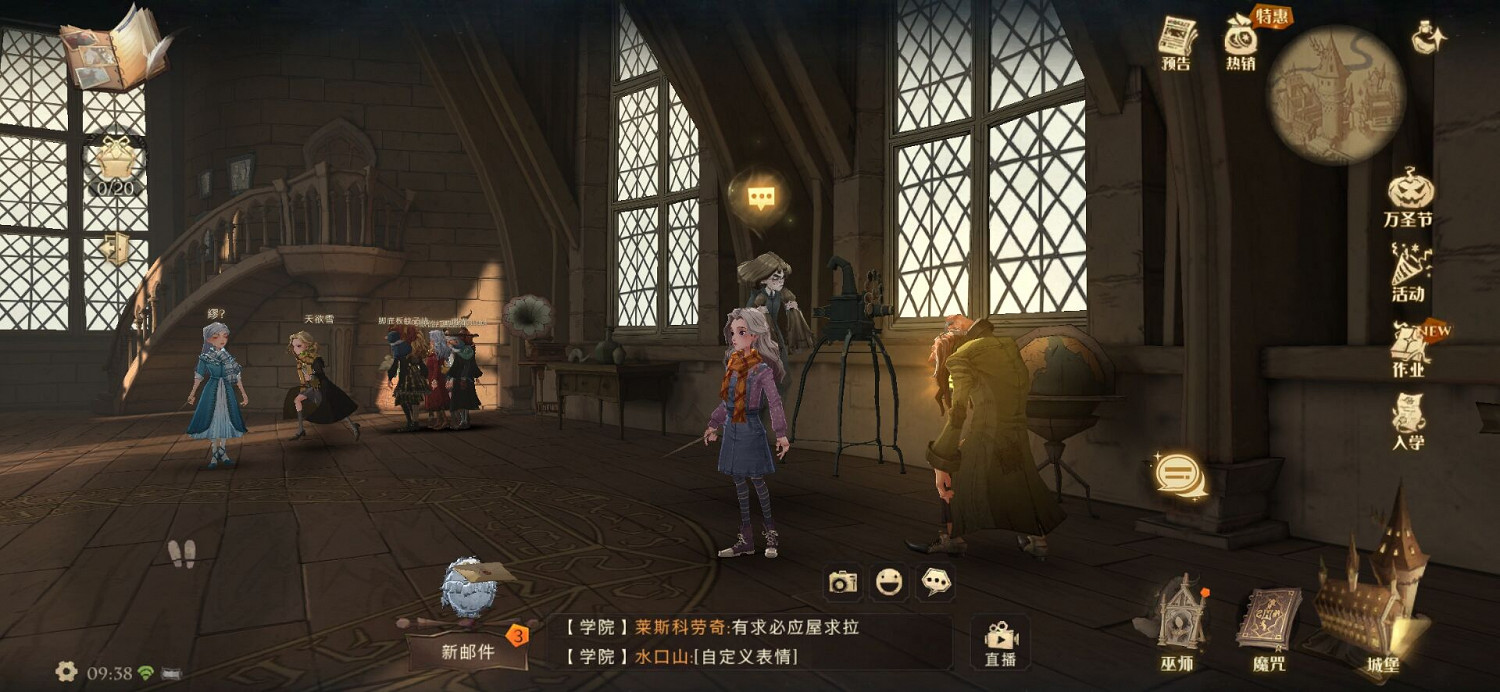The image size is (1500, 692).
Task: Open the 热销 hot sale shop
Action: pos(1241,40)
